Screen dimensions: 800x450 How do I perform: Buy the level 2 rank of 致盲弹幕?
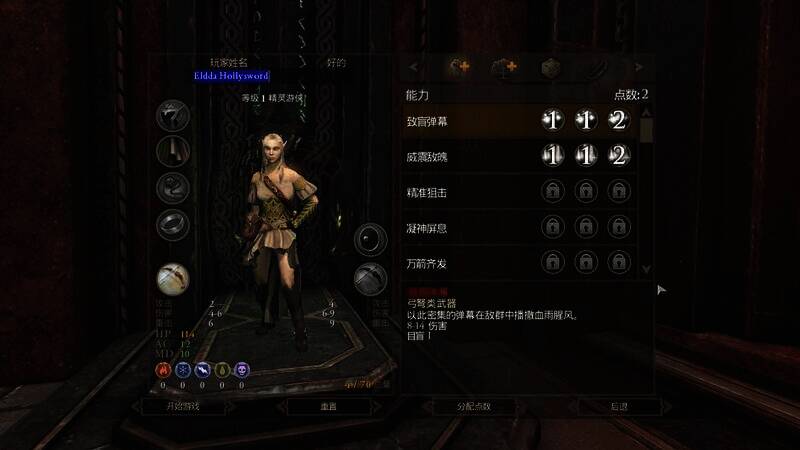pos(618,121)
